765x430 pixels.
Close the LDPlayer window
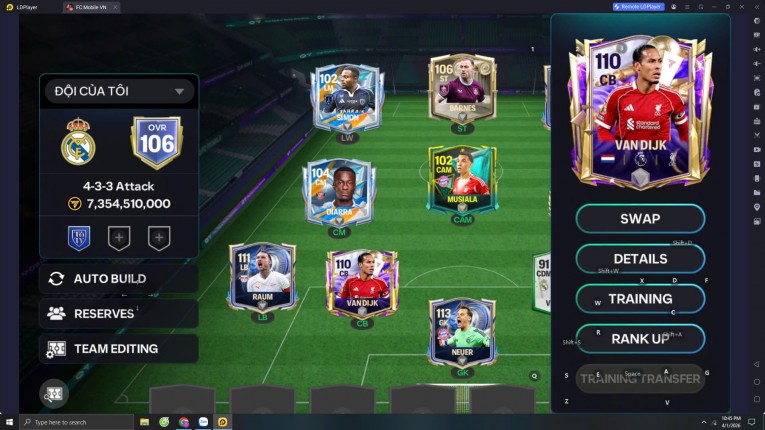click(x=756, y=7)
